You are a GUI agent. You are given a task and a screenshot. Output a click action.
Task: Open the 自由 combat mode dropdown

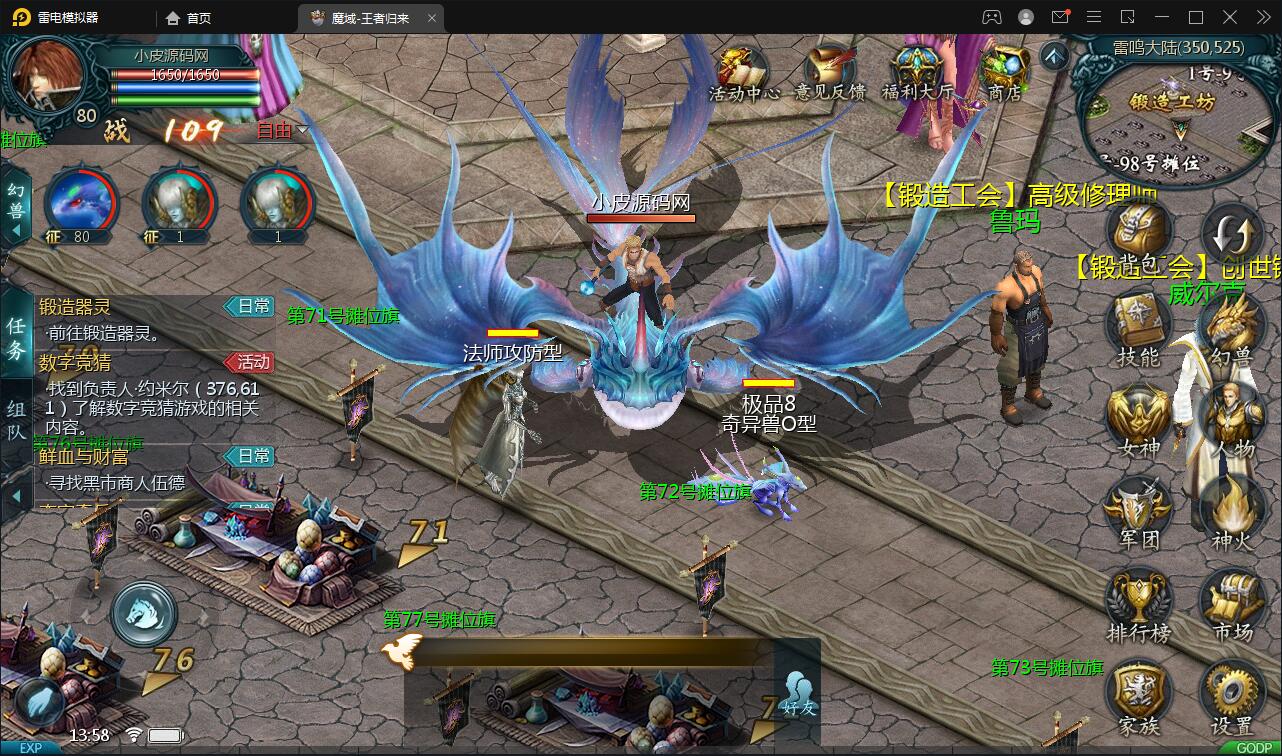[x=282, y=130]
